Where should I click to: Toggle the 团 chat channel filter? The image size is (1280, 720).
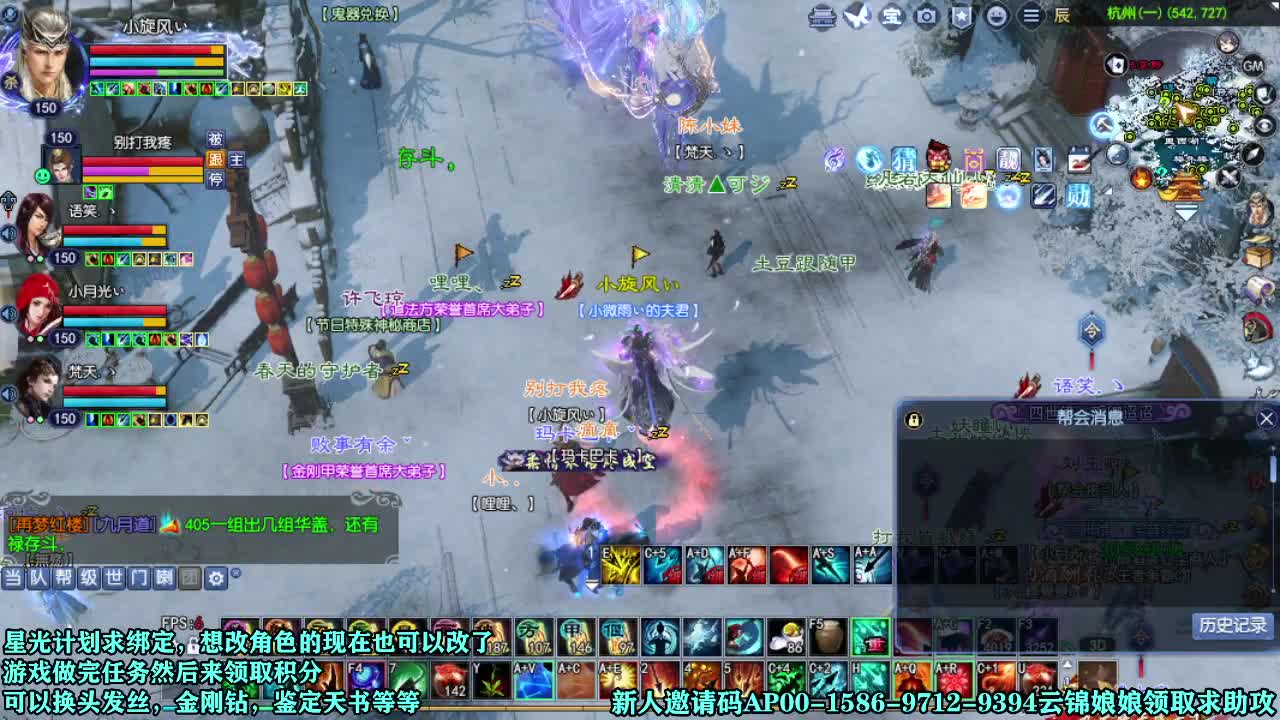click(x=191, y=578)
